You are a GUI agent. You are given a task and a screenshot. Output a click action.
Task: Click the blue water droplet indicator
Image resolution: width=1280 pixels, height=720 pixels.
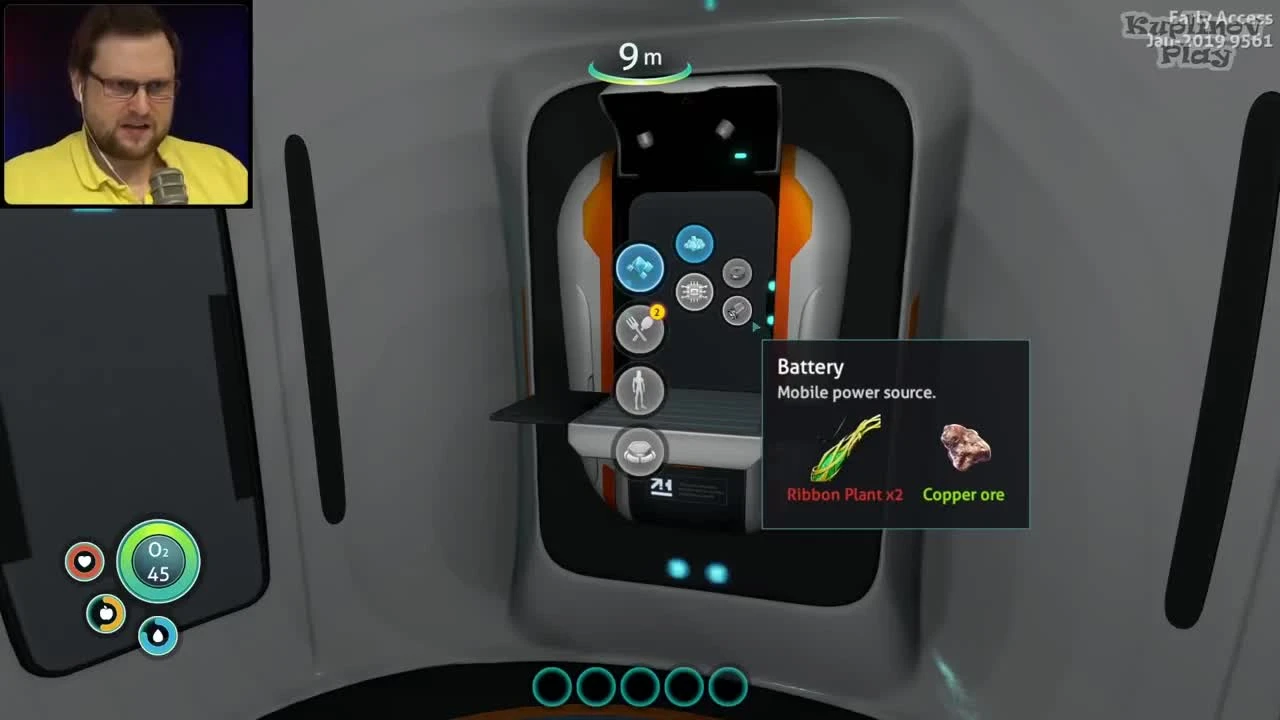point(158,637)
